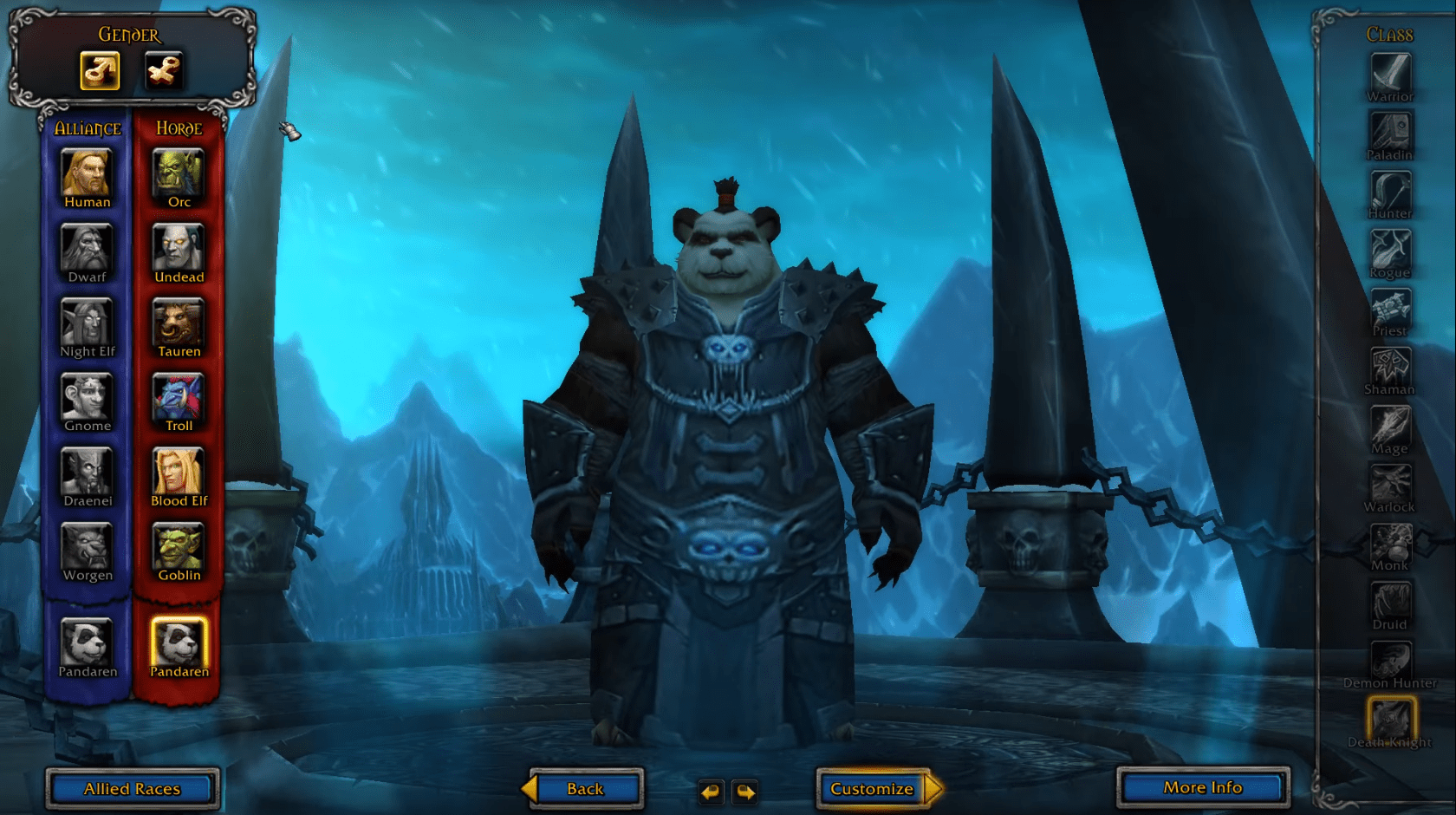Image resolution: width=1456 pixels, height=815 pixels.
Task: Select the male gender option
Action: pos(98,71)
